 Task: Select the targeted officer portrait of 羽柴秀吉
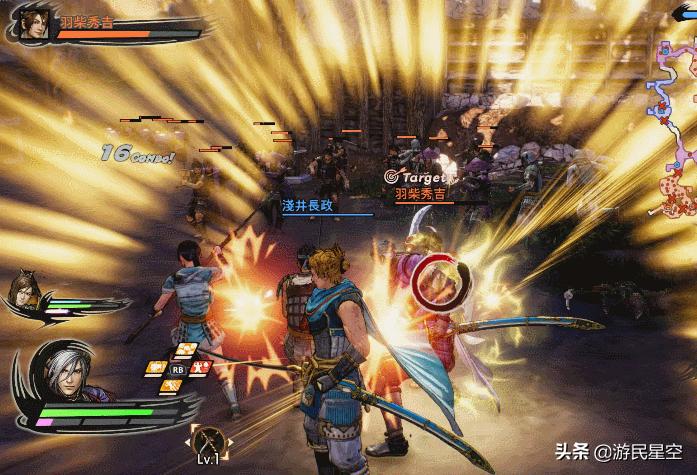32,22
